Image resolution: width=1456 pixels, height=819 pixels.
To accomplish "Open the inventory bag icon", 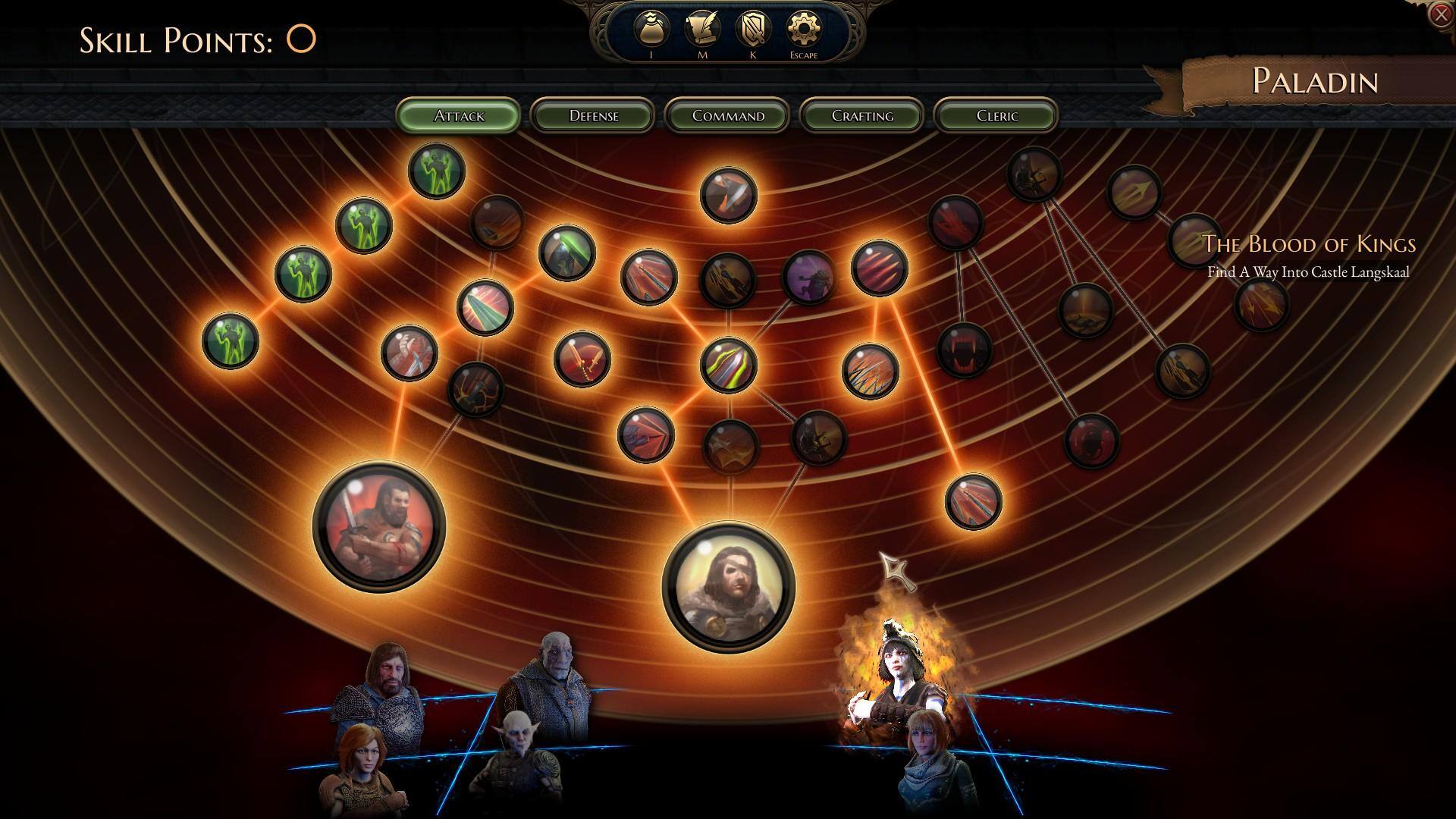I will click(651, 30).
